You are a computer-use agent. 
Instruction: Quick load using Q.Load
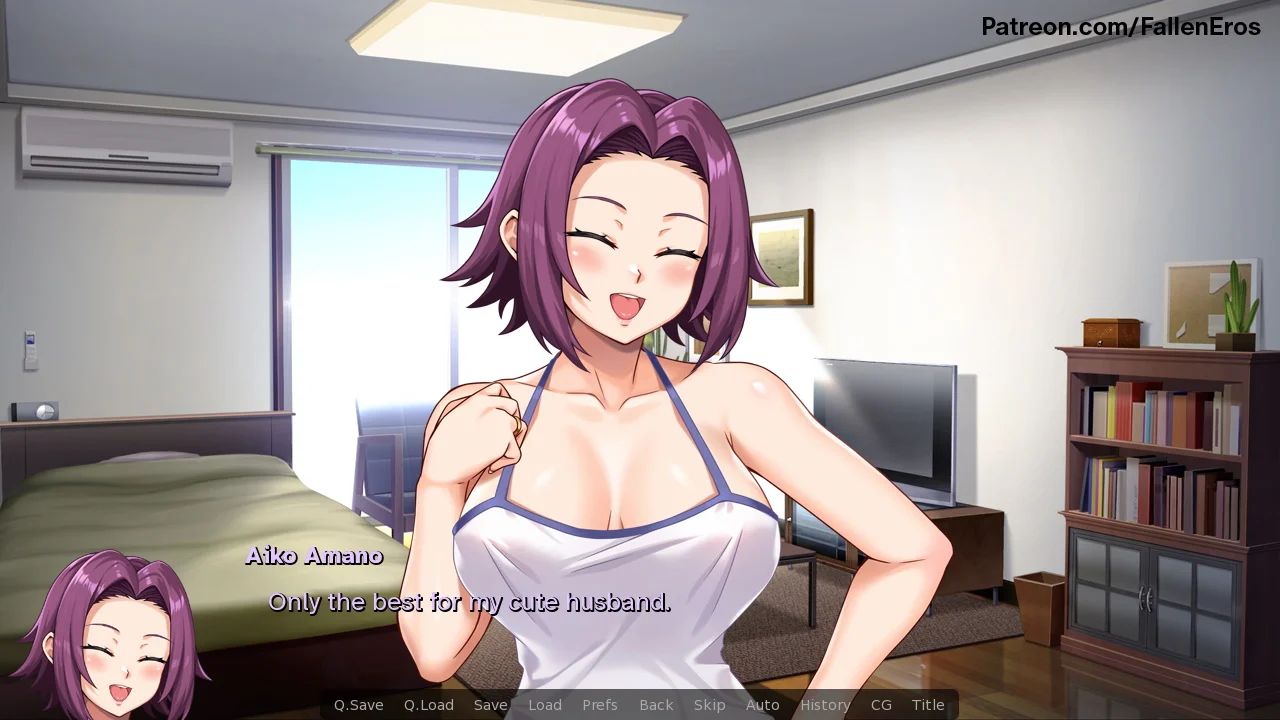tap(429, 705)
